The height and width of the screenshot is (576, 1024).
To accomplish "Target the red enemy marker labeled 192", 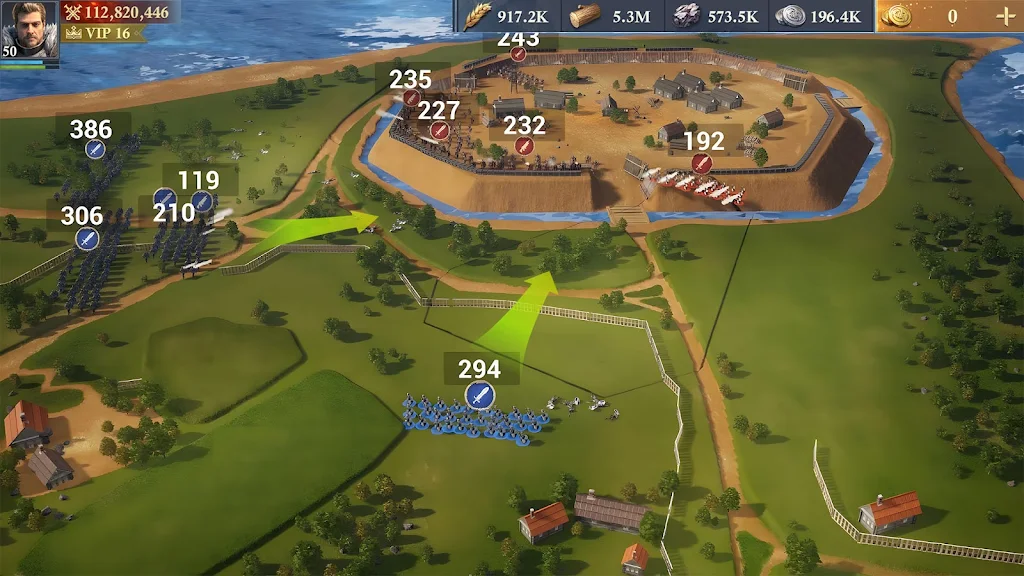I will pos(702,163).
